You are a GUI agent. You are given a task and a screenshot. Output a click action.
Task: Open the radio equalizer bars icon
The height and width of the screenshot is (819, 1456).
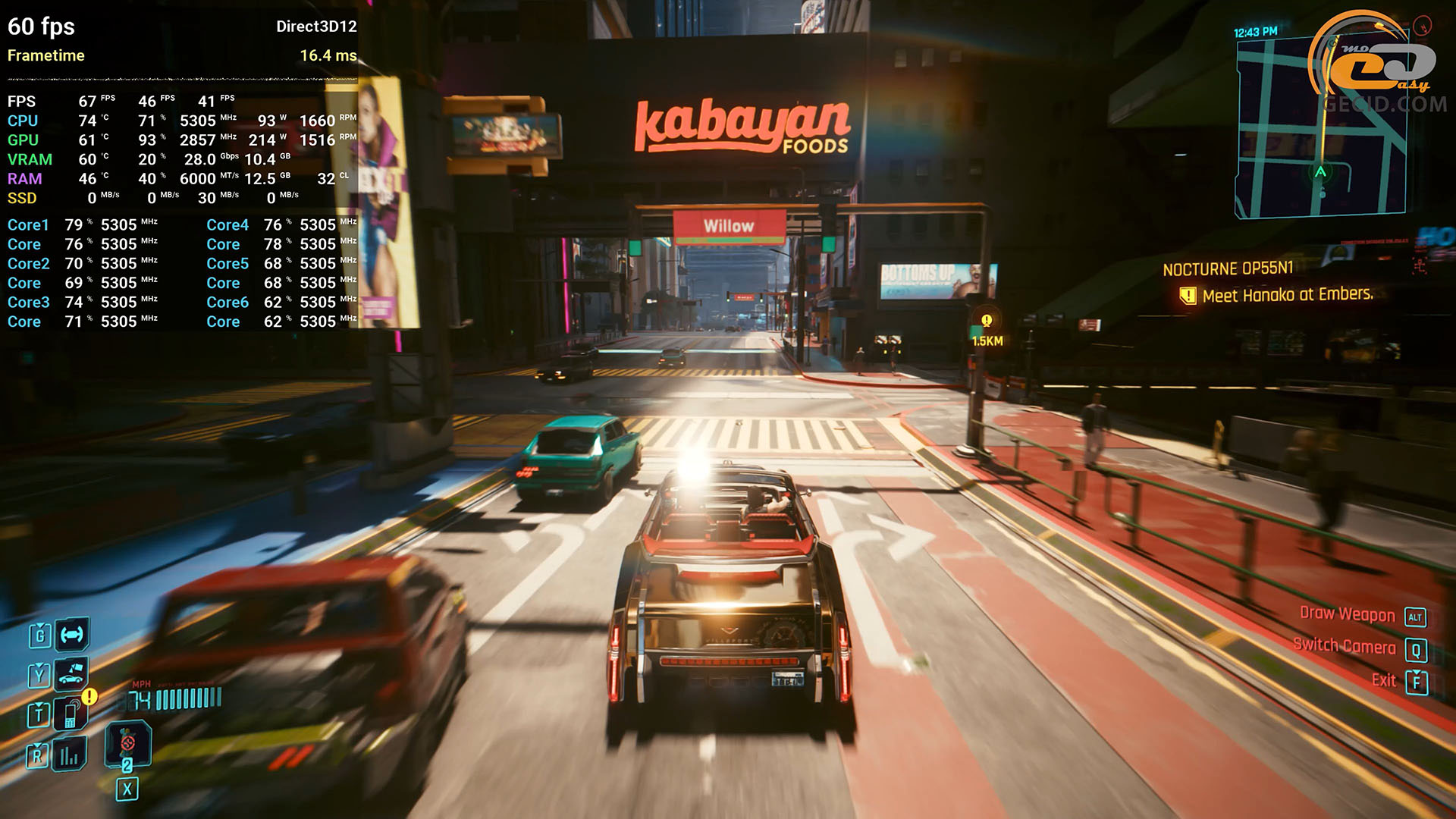69,755
